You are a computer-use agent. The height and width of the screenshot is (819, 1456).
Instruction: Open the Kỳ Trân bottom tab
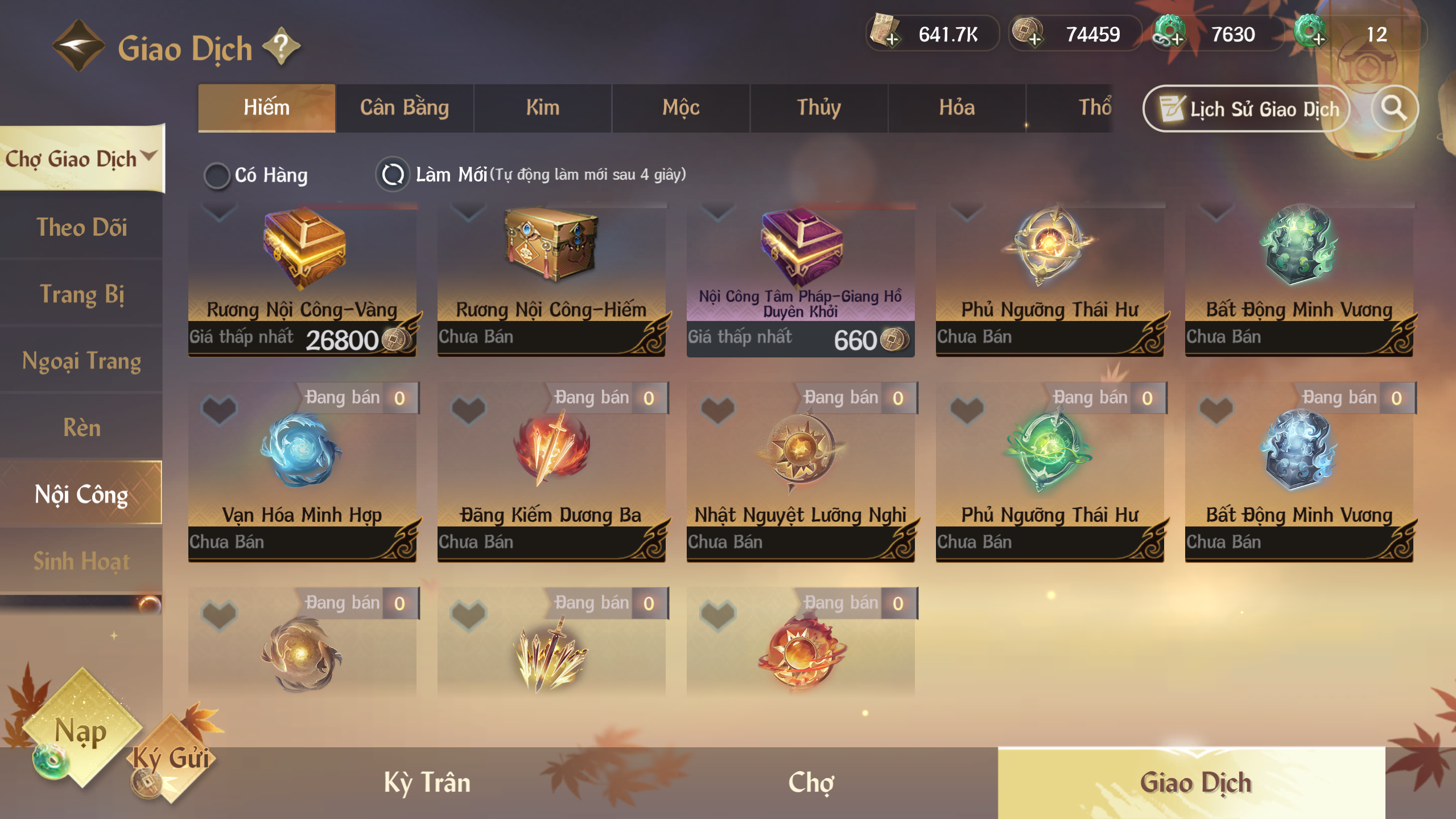427,783
